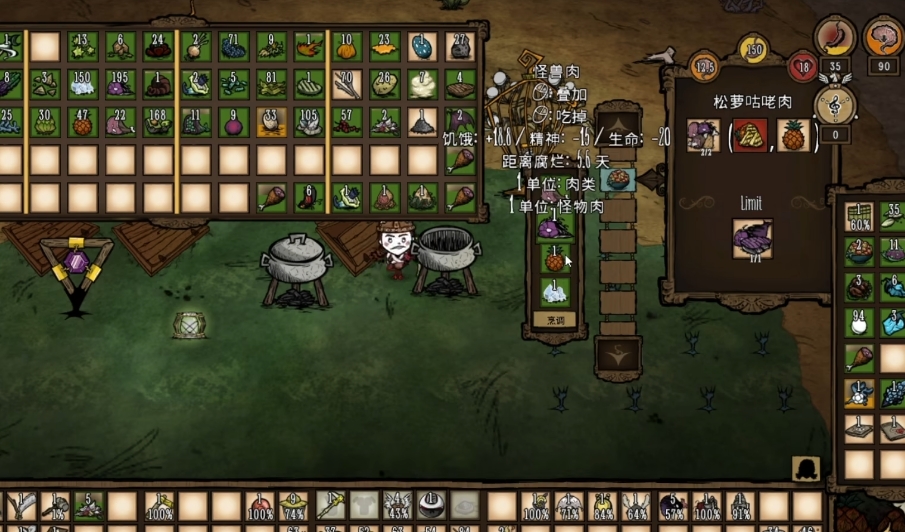Image resolution: width=905 pixels, height=532 pixels.
Task: Pick the blueberries stack of 71
Action: tap(233, 47)
